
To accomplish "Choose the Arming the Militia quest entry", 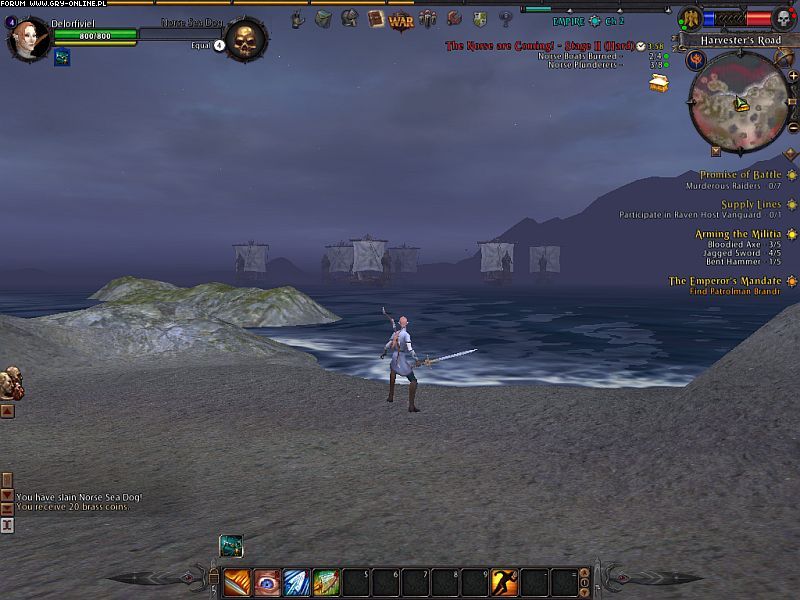I will [738, 234].
